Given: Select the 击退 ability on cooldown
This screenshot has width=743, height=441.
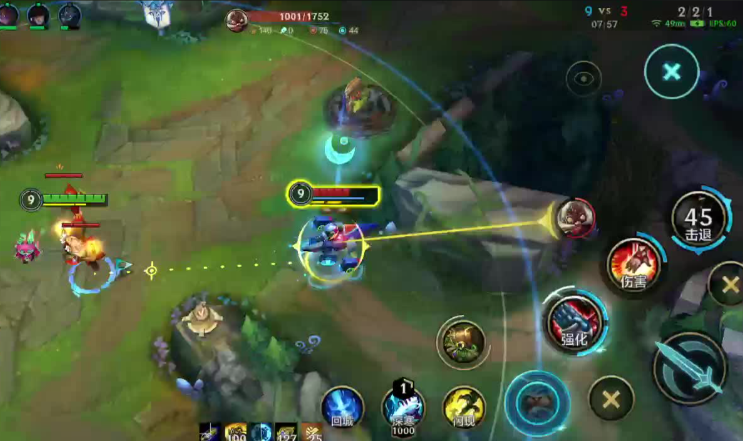Looking at the screenshot, I should coord(698,218).
